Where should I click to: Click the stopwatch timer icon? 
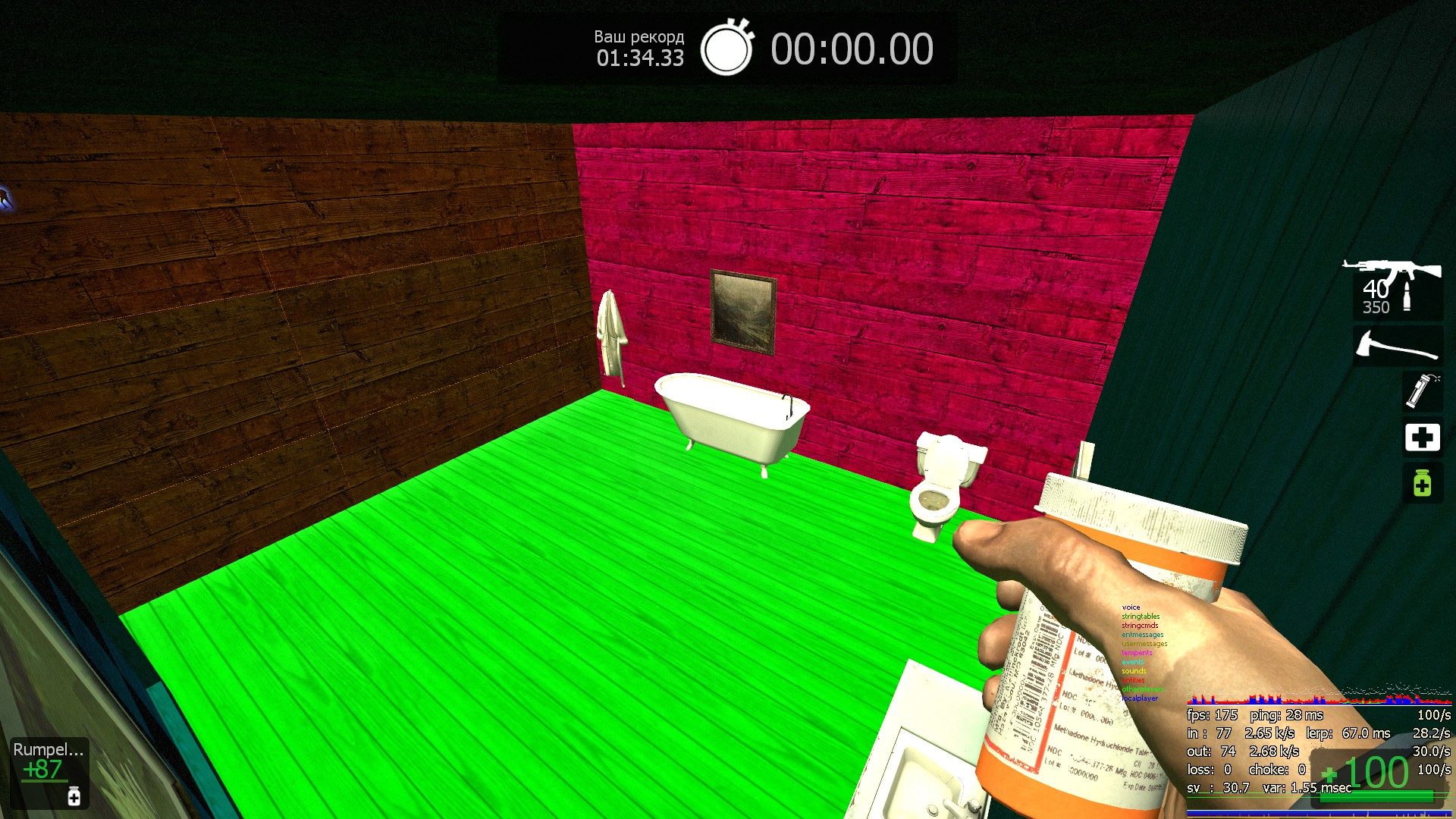click(x=726, y=49)
